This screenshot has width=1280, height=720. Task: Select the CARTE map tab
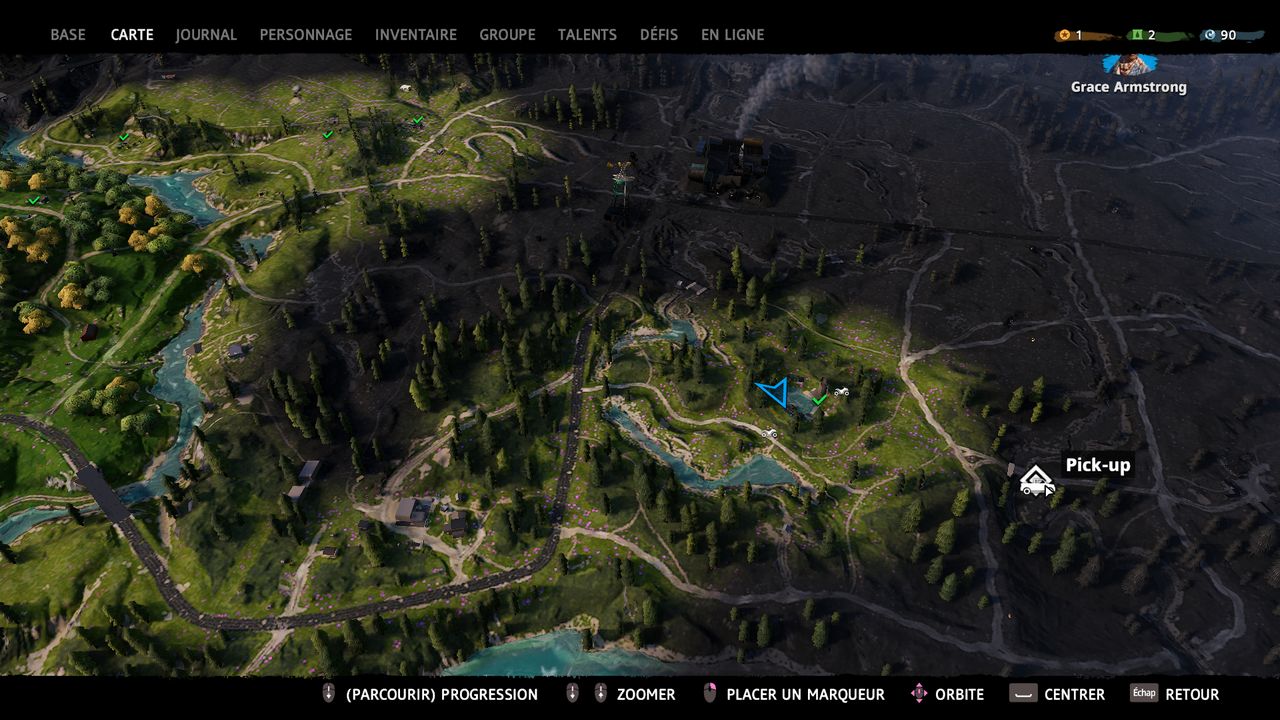[x=132, y=35]
